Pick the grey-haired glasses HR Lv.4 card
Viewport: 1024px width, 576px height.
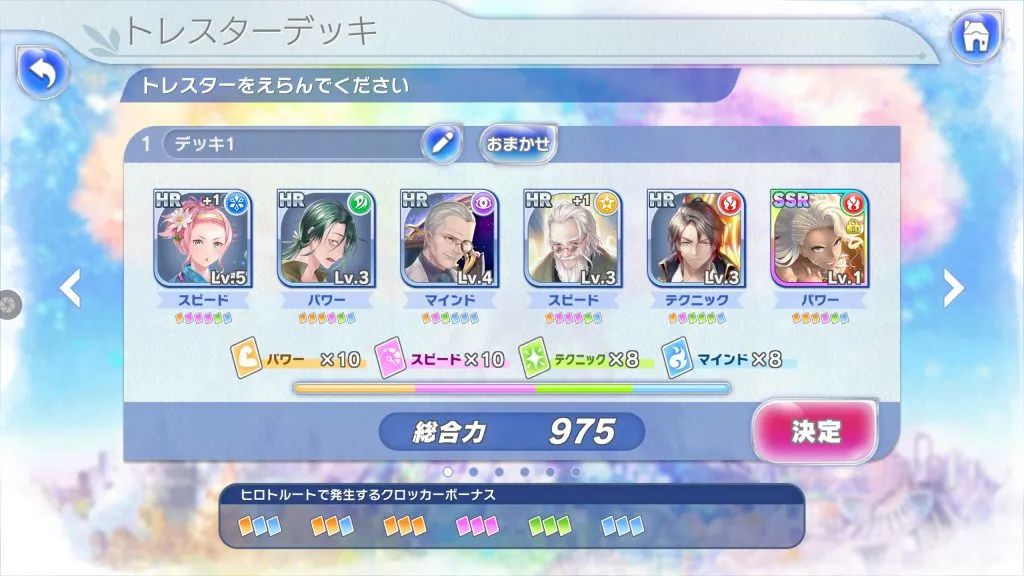click(x=449, y=239)
